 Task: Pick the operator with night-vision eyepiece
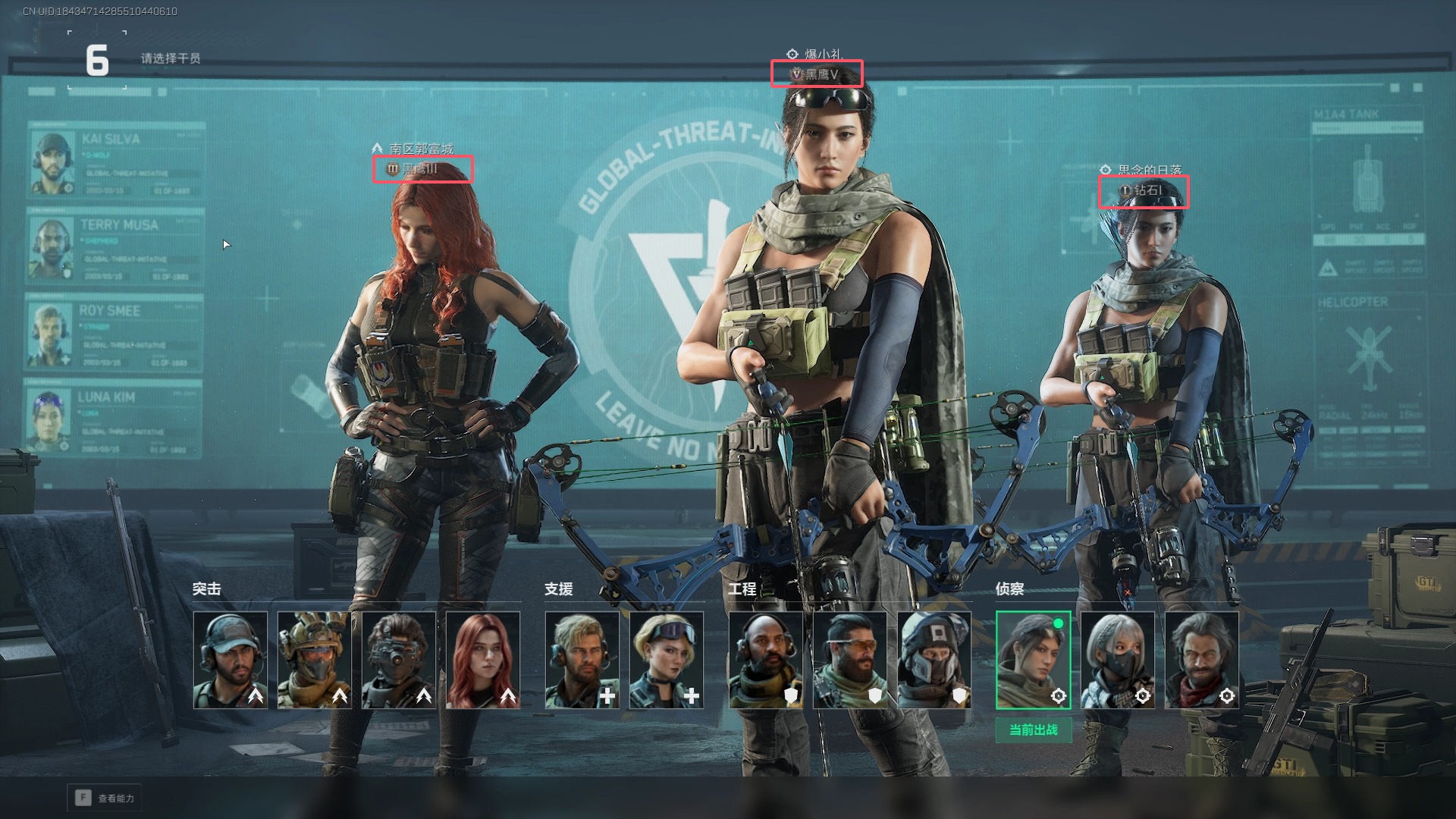399,660
